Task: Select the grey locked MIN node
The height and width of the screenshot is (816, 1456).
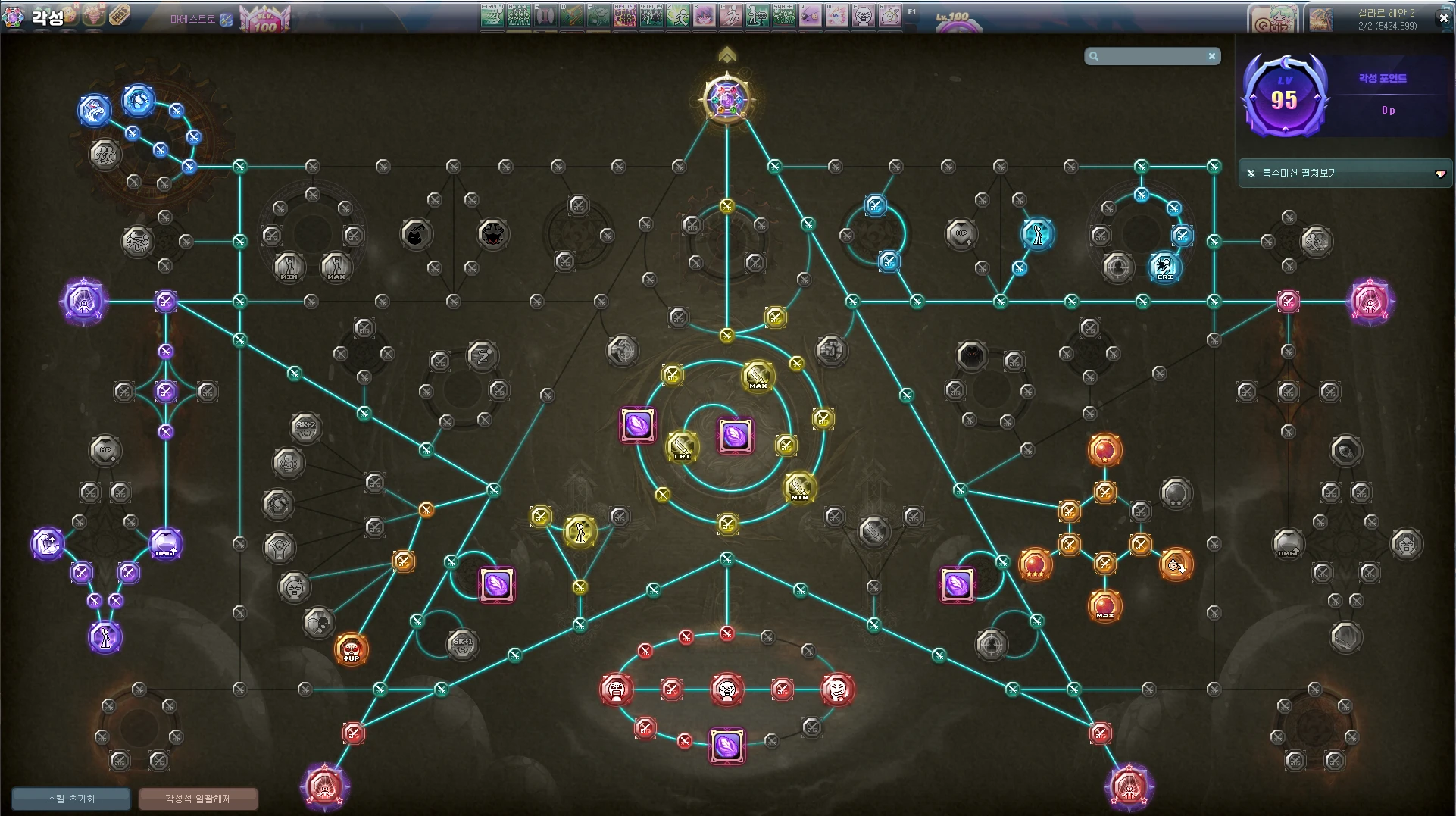Action: [x=289, y=267]
